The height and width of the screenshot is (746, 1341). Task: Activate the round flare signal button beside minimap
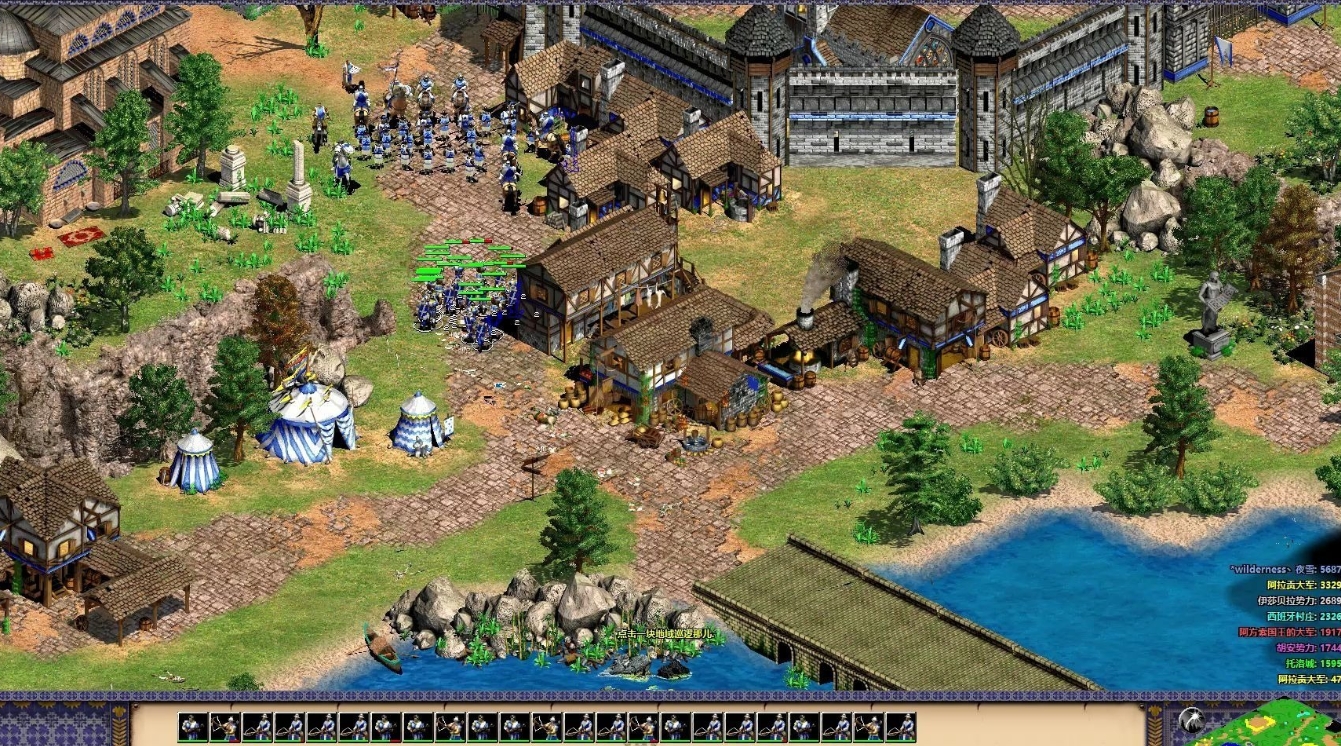coord(1190,720)
